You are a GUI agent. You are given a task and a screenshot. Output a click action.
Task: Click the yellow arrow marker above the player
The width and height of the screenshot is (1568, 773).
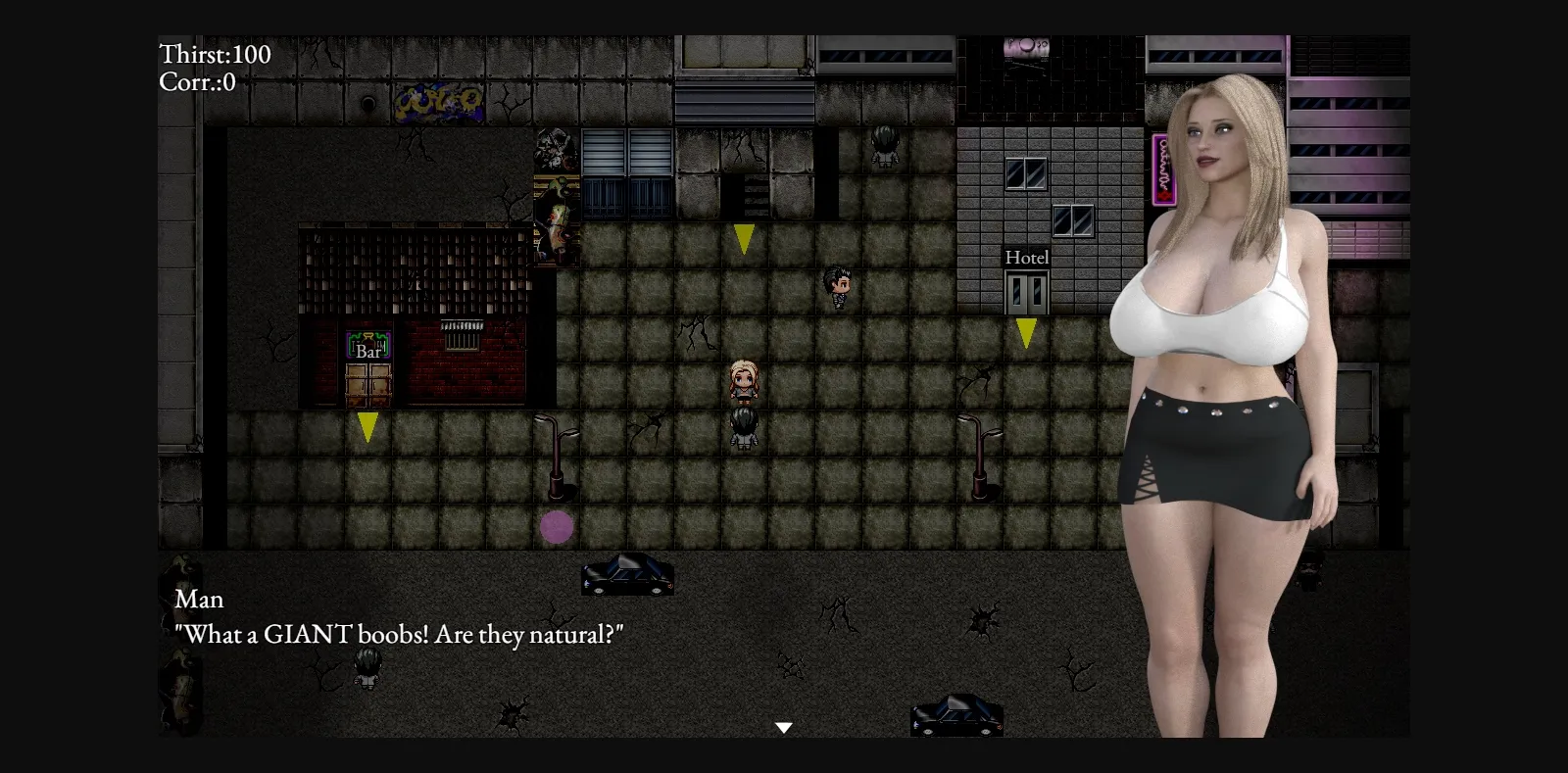743,236
